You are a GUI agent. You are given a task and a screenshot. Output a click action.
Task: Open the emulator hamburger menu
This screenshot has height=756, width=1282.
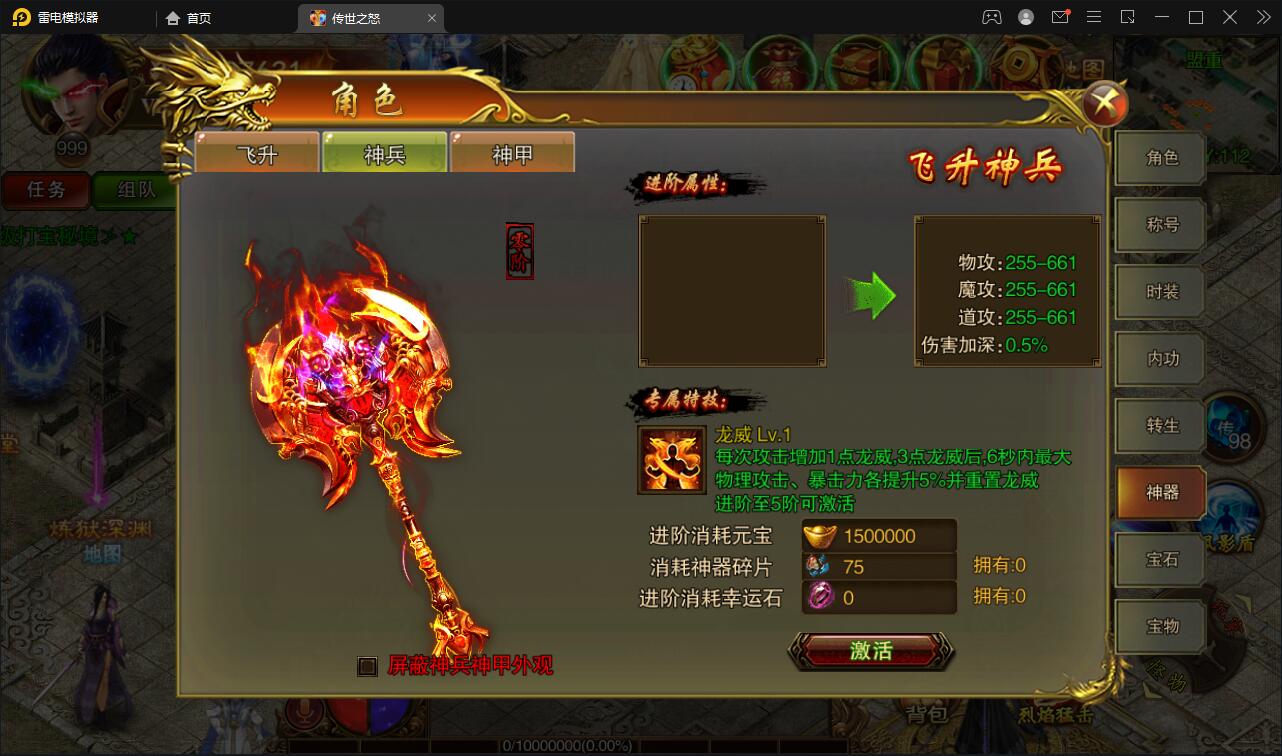point(1094,17)
